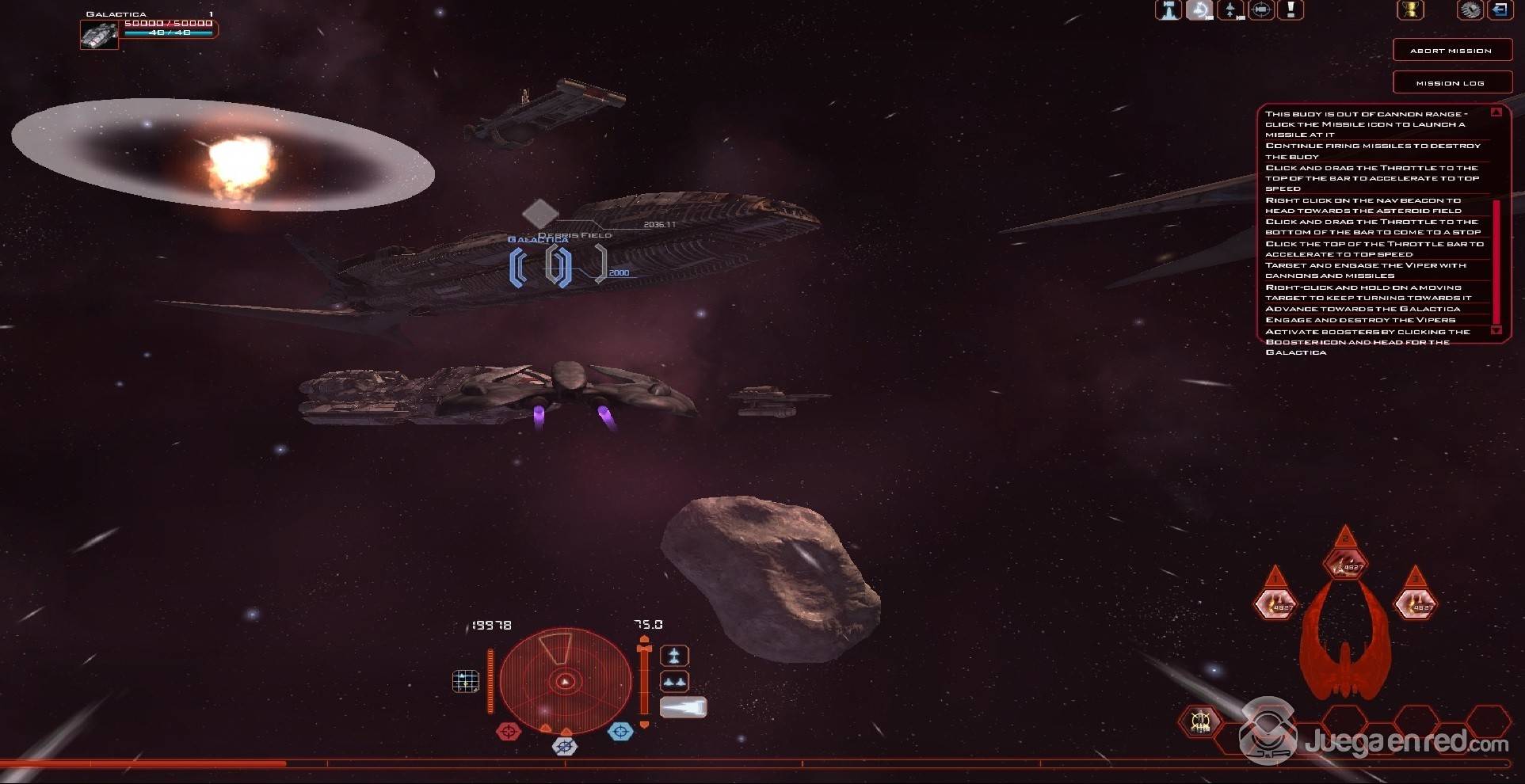The height and width of the screenshot is (784, 1525).
Task: Activate the yellow ability hexagon
Action: 1199,721
